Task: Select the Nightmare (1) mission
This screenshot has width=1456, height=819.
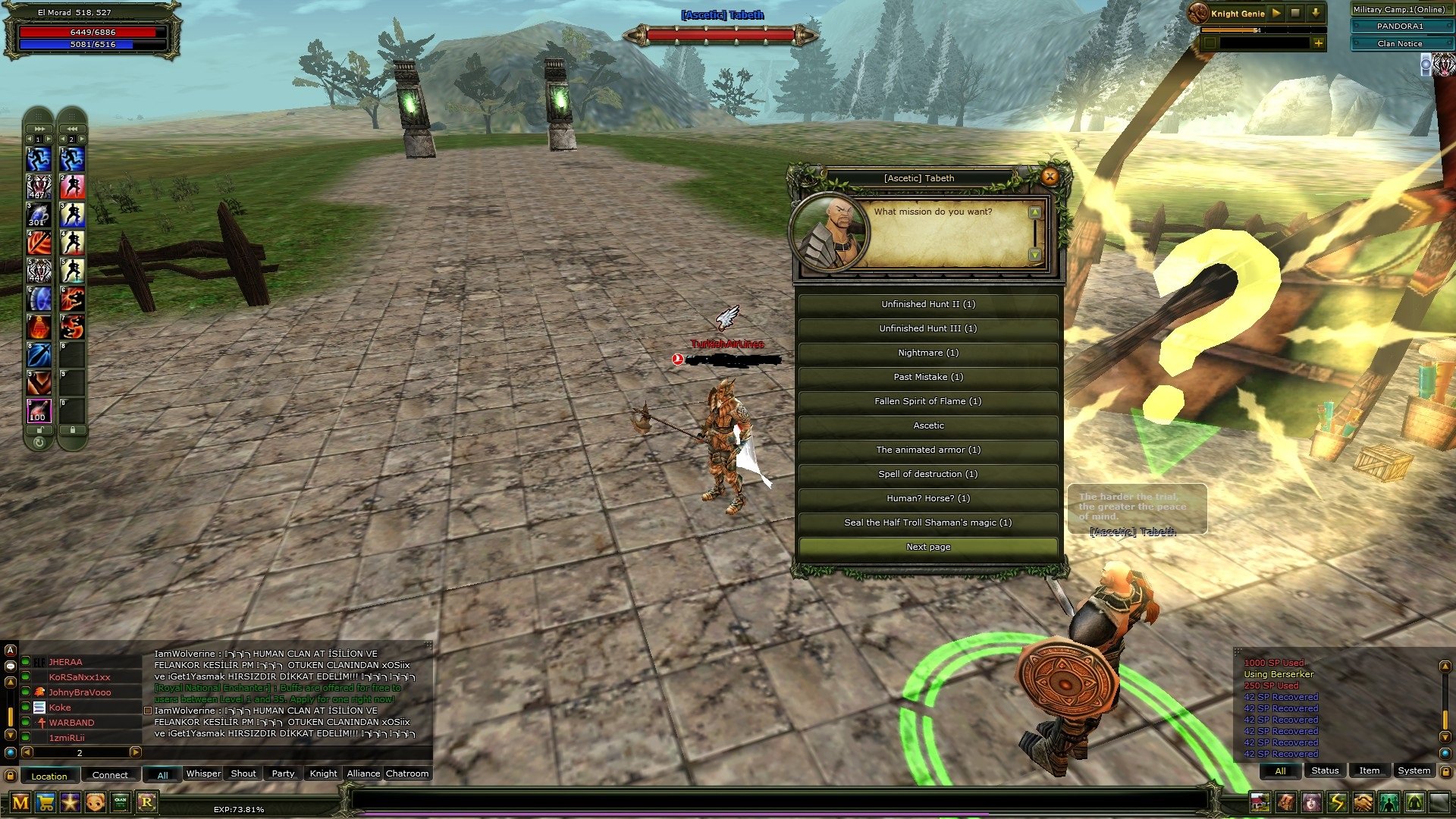Action: point(928,353)
